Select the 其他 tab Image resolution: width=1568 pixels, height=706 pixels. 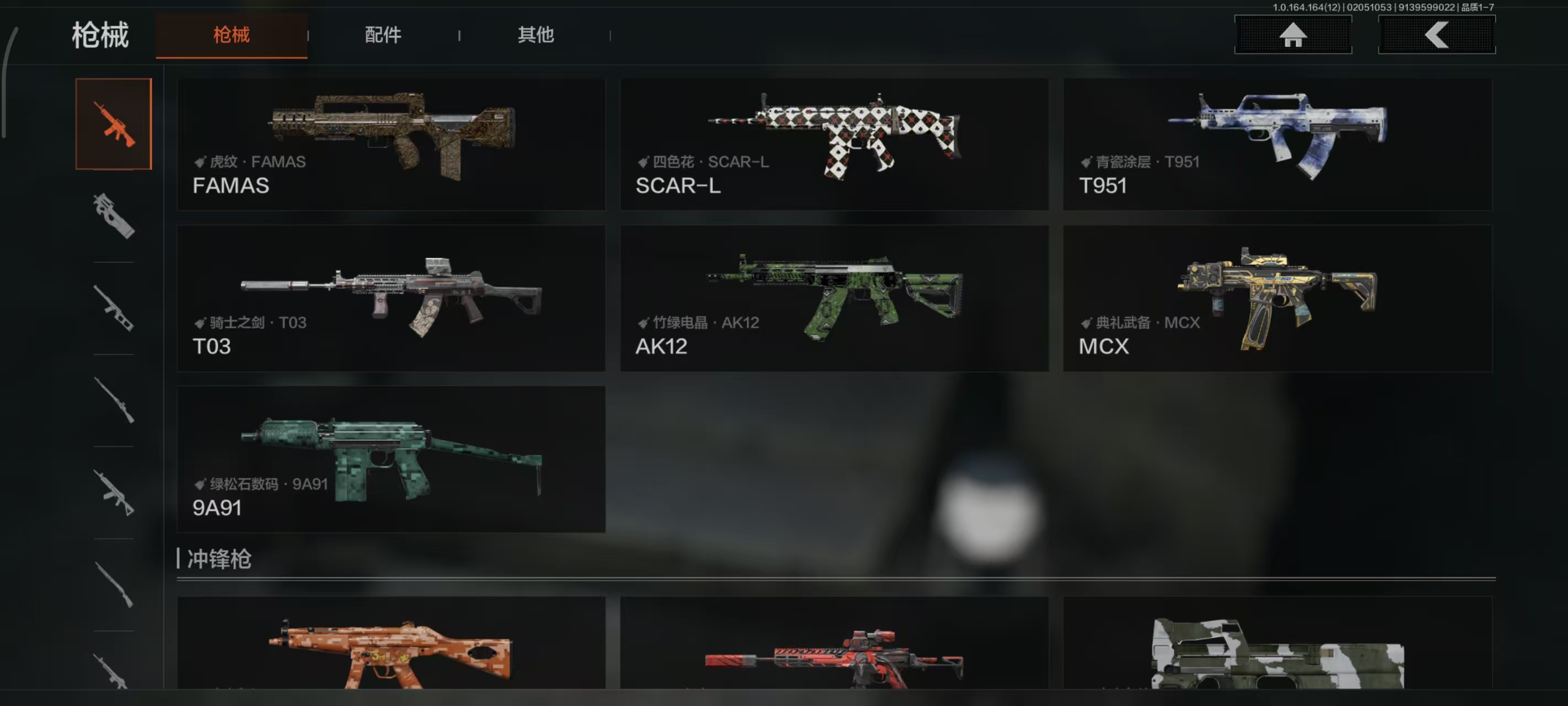536,35
